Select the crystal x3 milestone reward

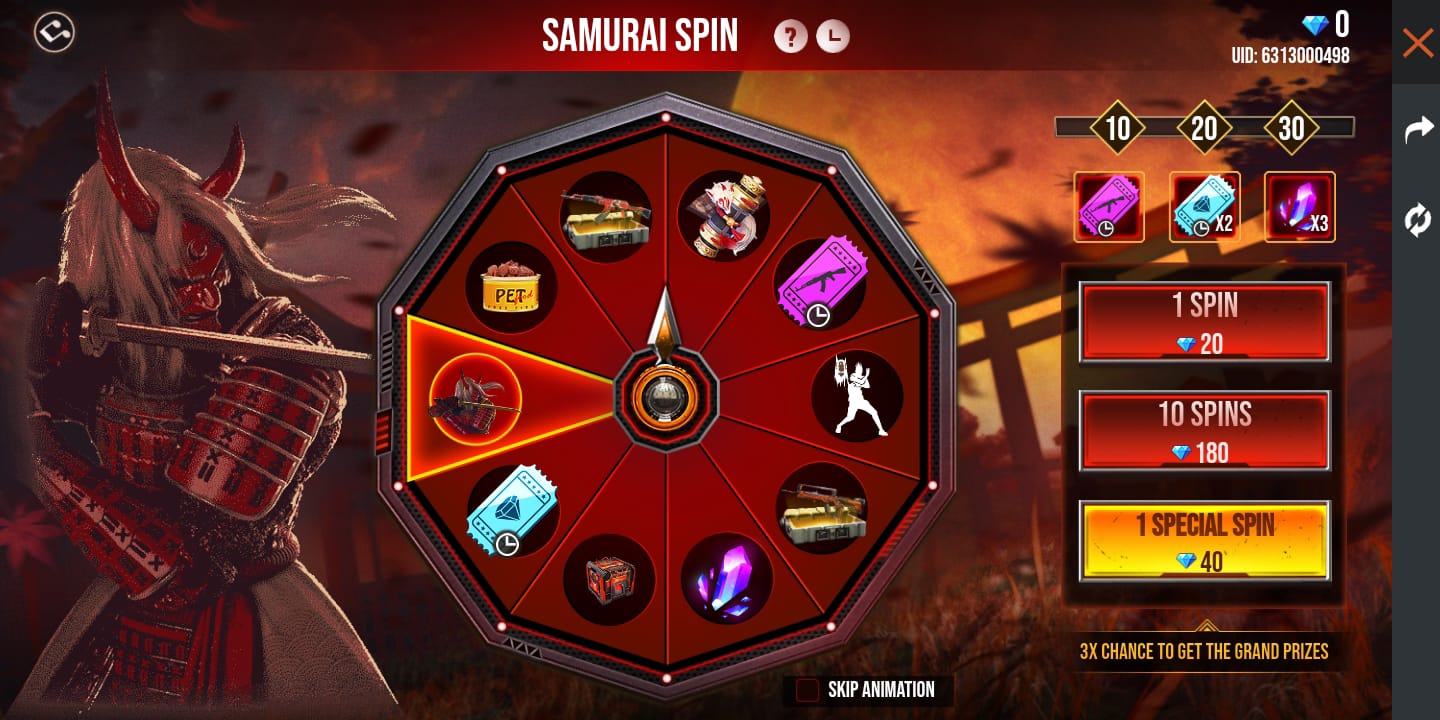tap(1299, 207)
